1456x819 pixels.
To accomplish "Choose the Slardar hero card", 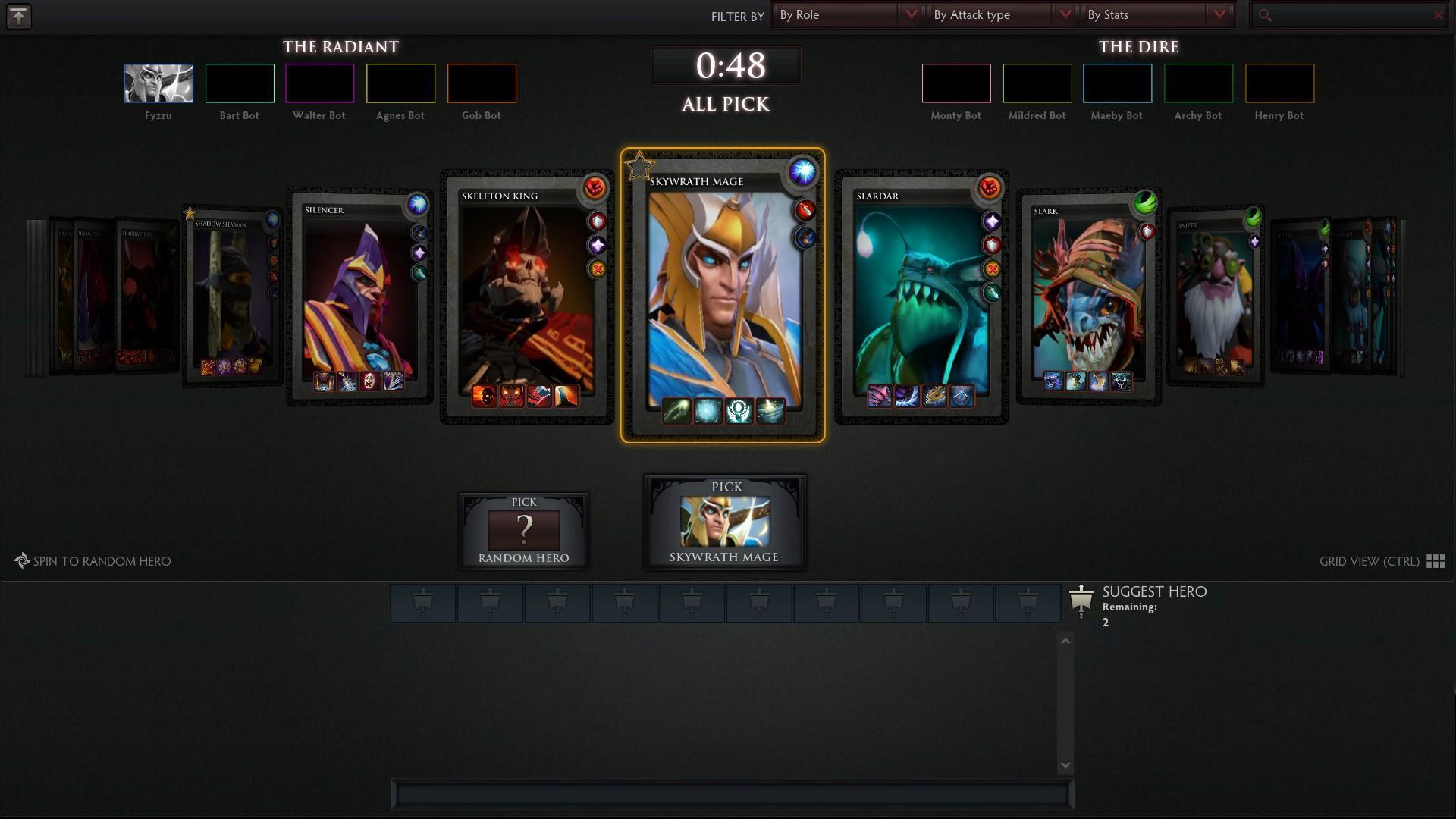I will point(921,297).
